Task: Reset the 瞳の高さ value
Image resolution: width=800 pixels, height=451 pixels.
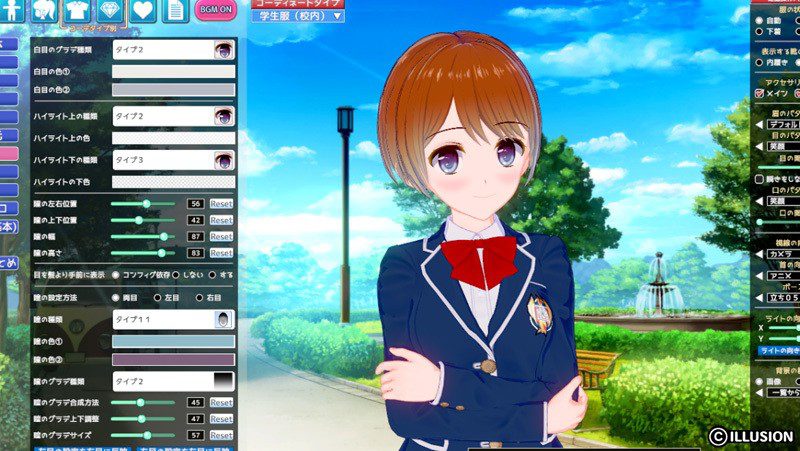Action: [221, 254]
